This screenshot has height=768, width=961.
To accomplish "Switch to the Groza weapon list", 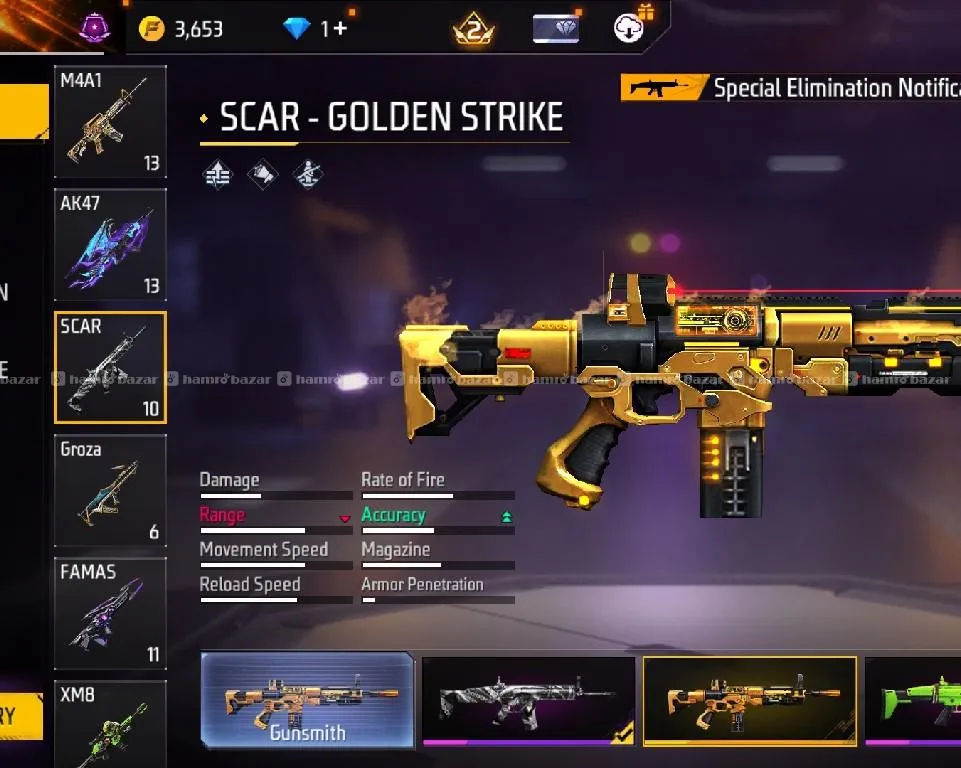I will [x=110, y=490].
